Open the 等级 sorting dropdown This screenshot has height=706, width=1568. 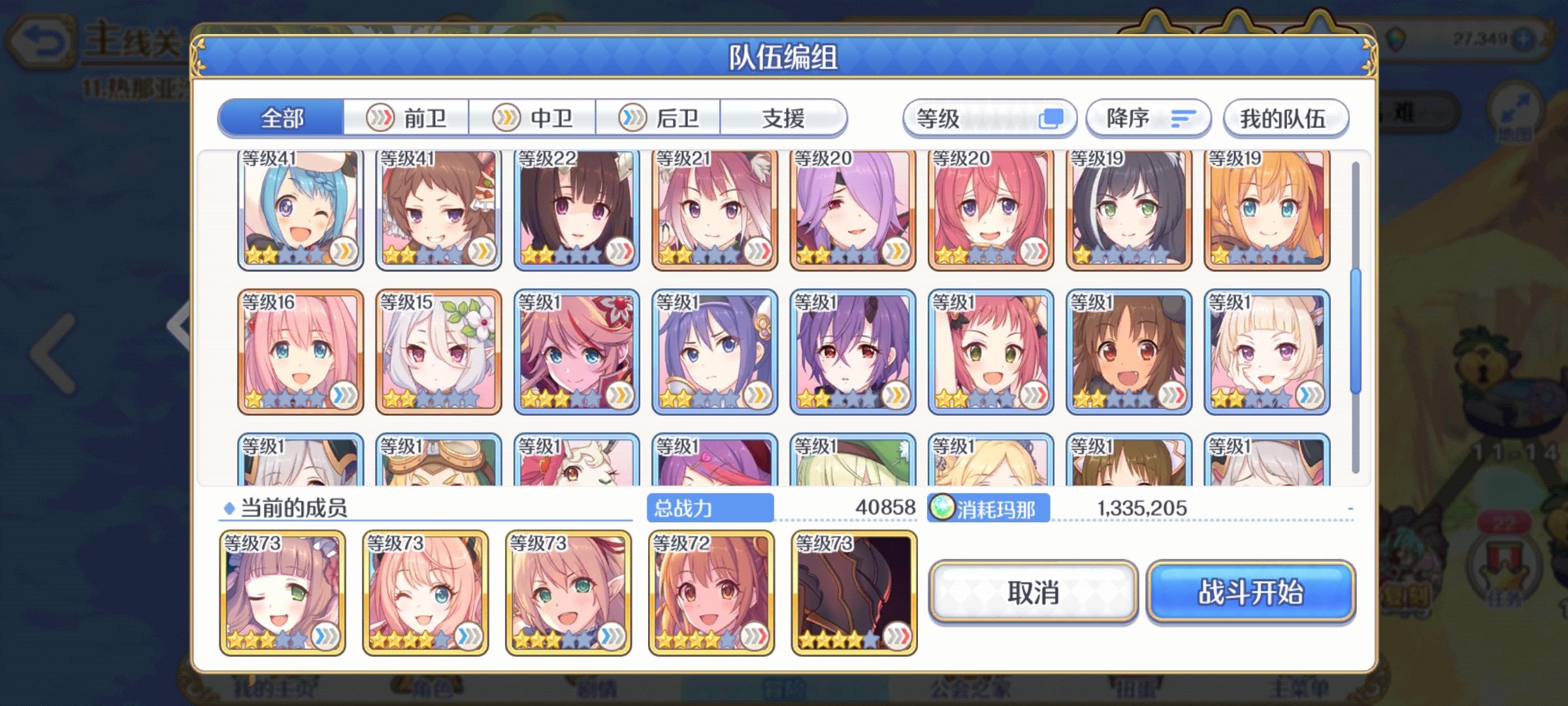coord(990,118)
